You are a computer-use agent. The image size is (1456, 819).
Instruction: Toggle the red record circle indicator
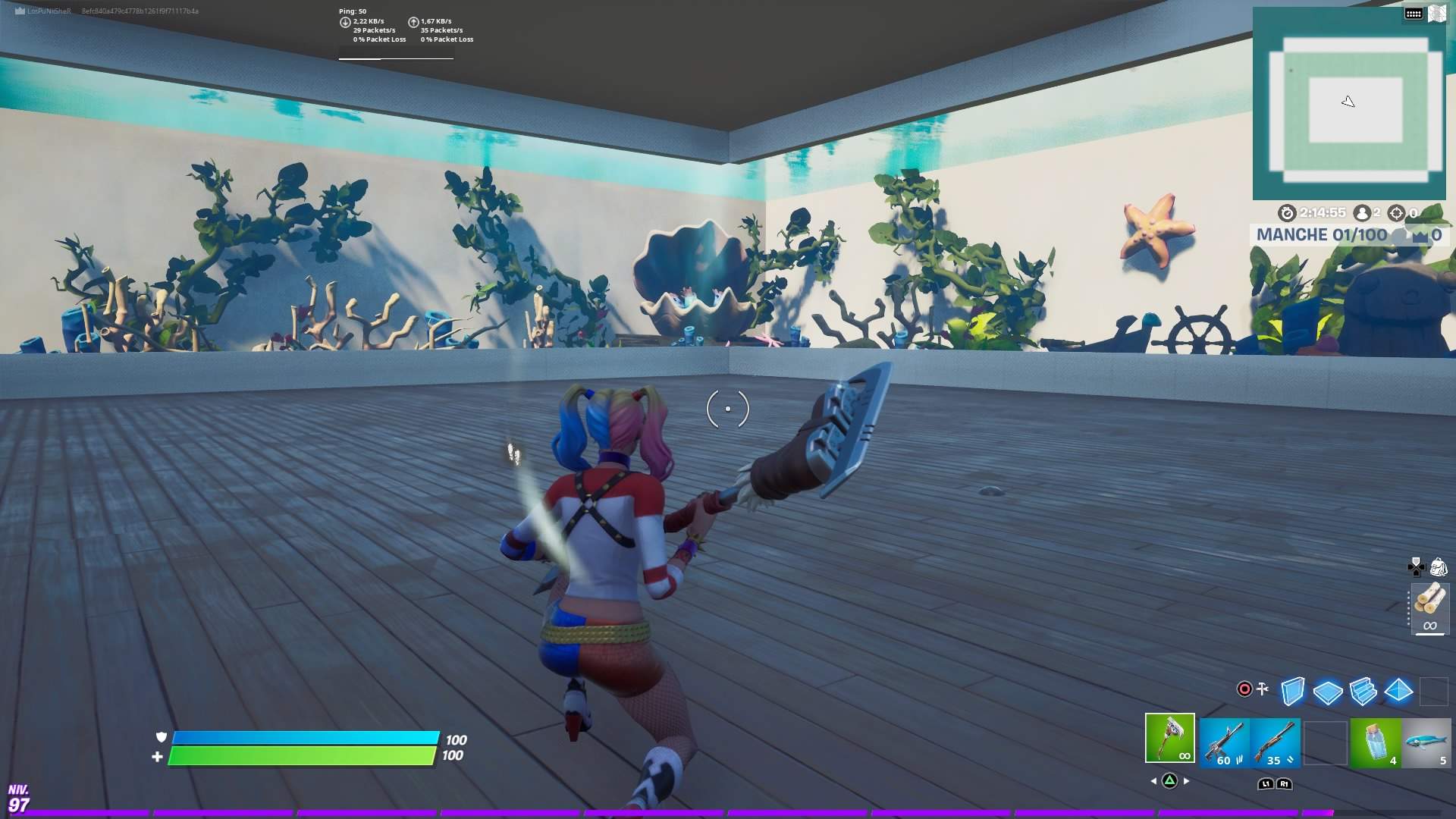pyautogui.click(x=1244, y=688)
